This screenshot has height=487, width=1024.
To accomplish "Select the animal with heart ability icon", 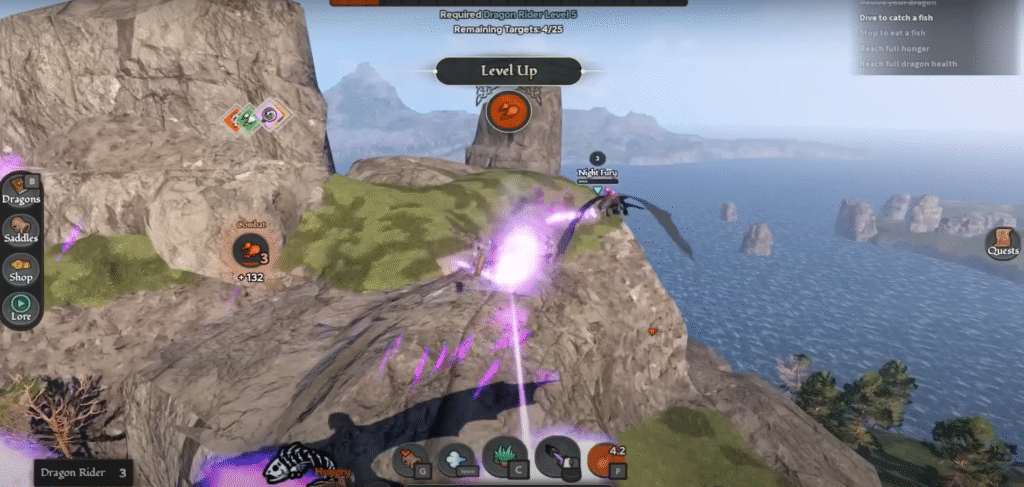I will coord(409,459).
